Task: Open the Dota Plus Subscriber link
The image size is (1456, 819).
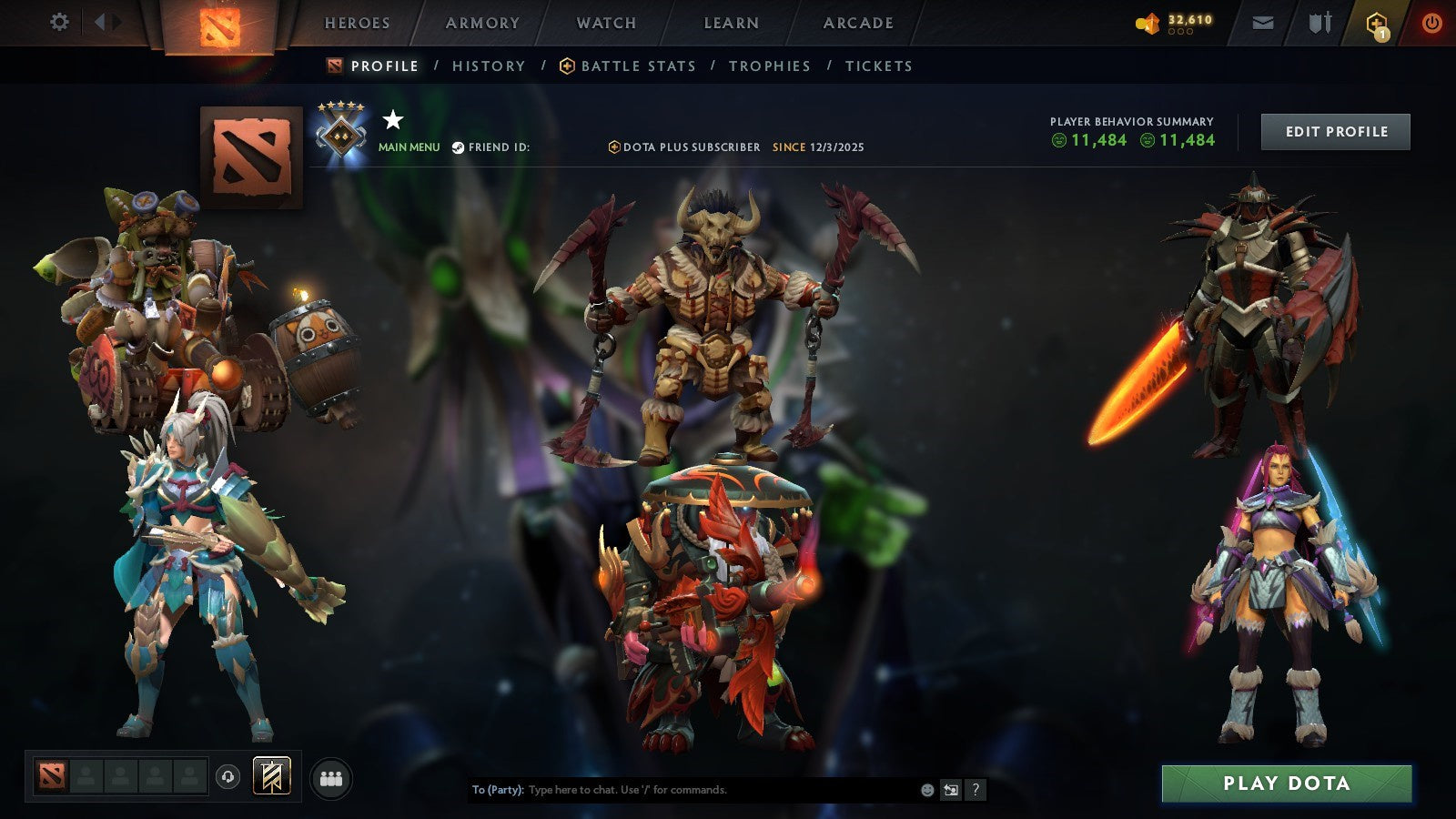Action: click(687, 147)
